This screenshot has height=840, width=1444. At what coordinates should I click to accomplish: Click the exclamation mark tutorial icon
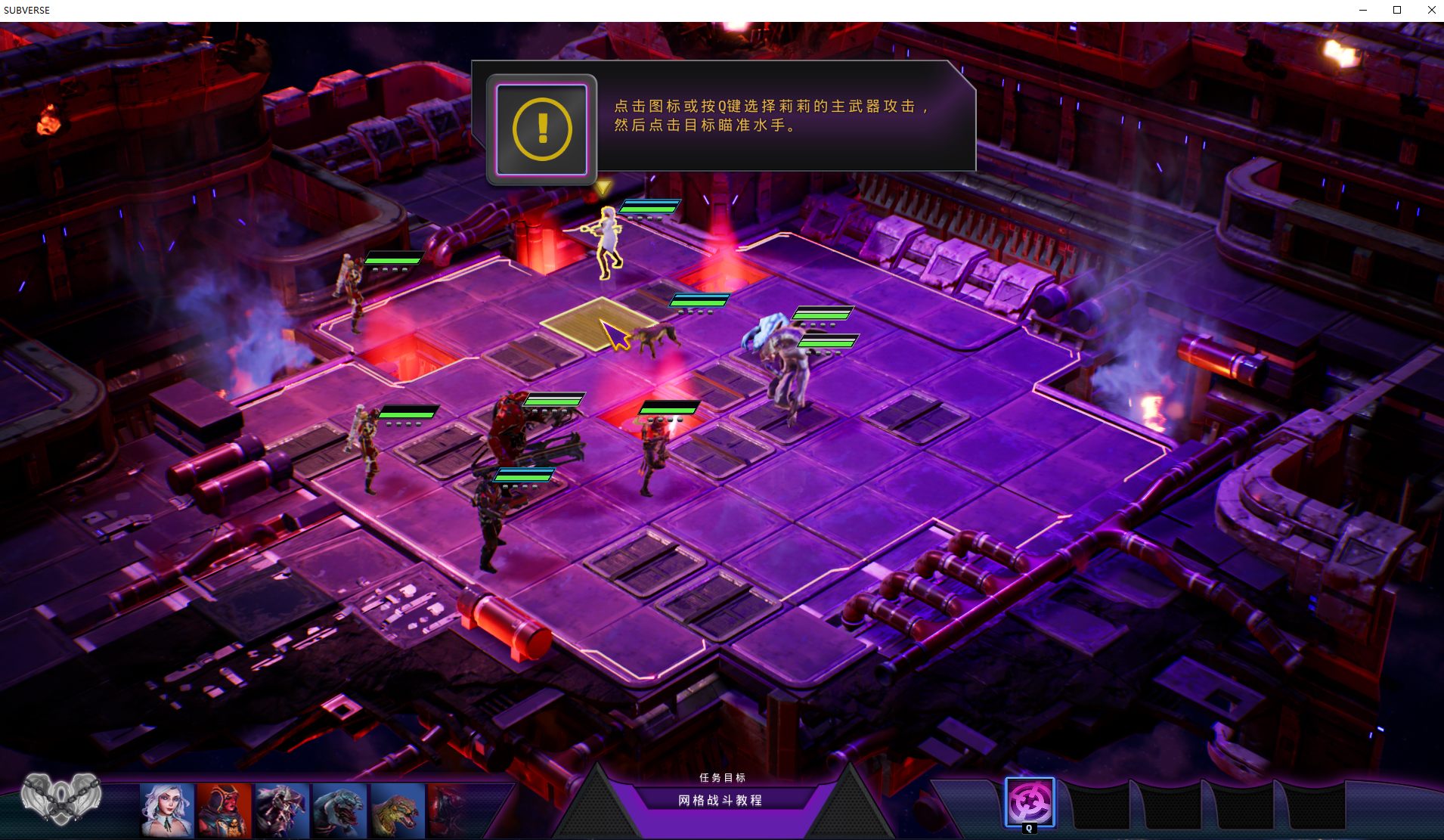541,129
